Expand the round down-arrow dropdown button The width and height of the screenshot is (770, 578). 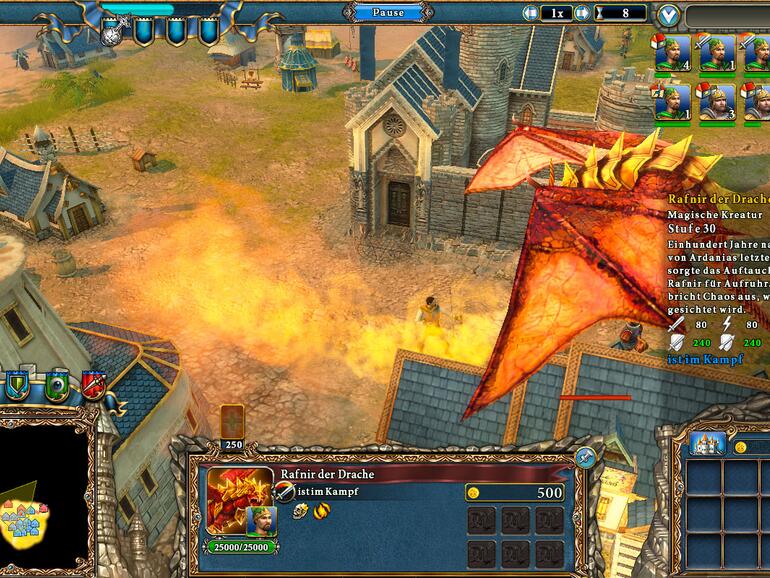pyautogui.click(x=669, y=15)
